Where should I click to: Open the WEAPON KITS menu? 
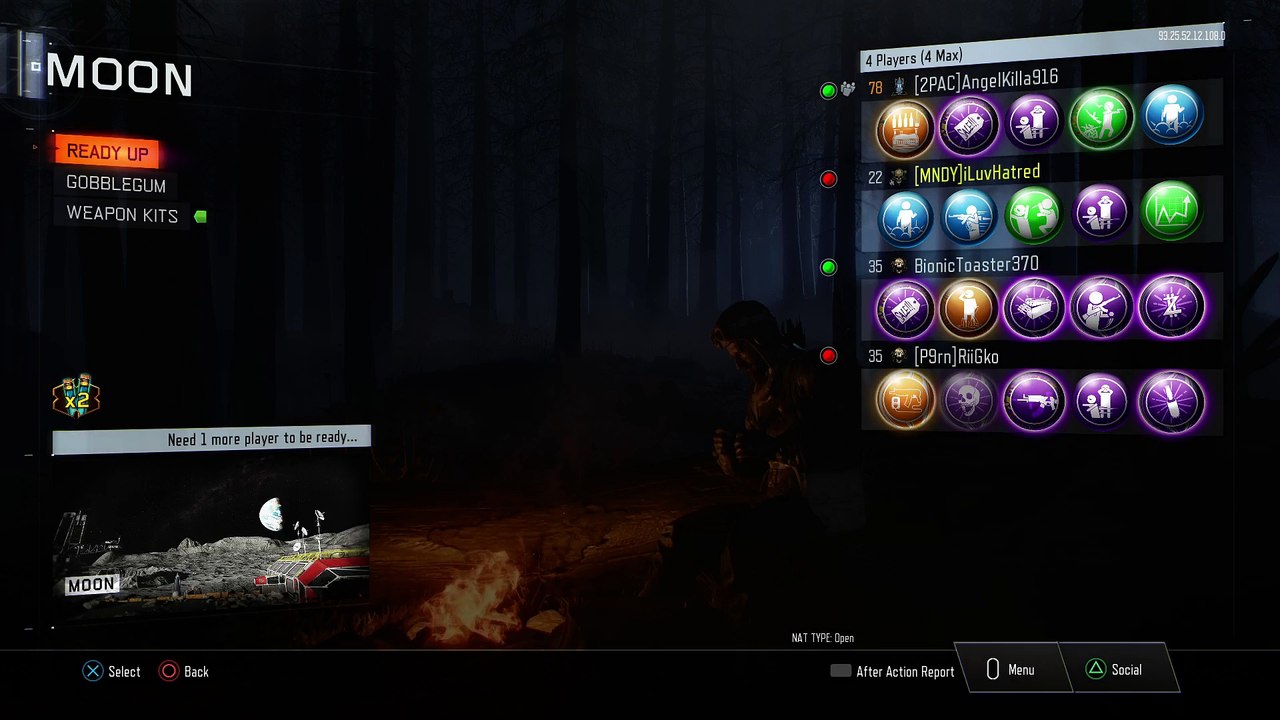point(122,215)
